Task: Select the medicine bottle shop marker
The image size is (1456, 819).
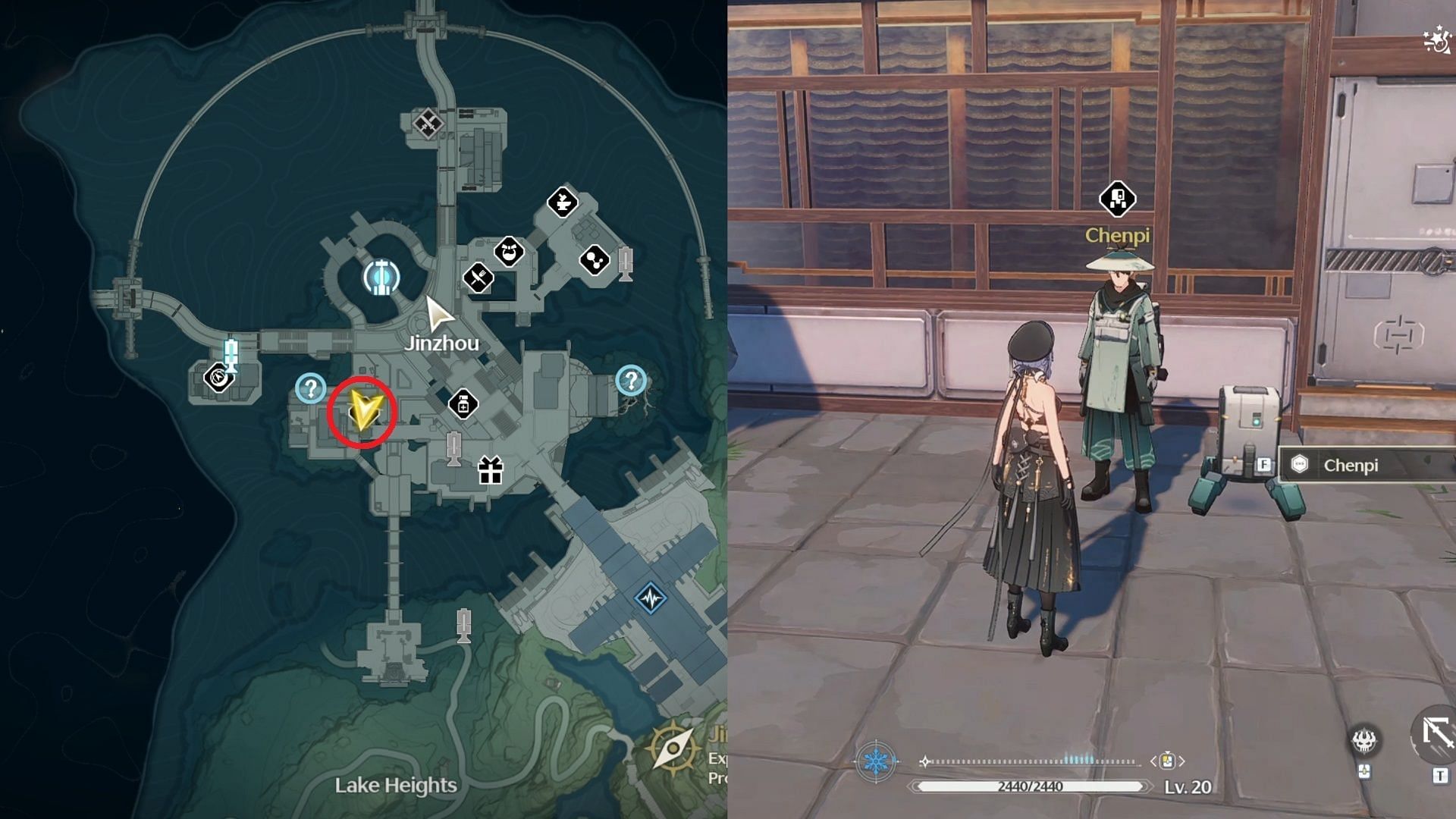Action: [x=463, y=404]
